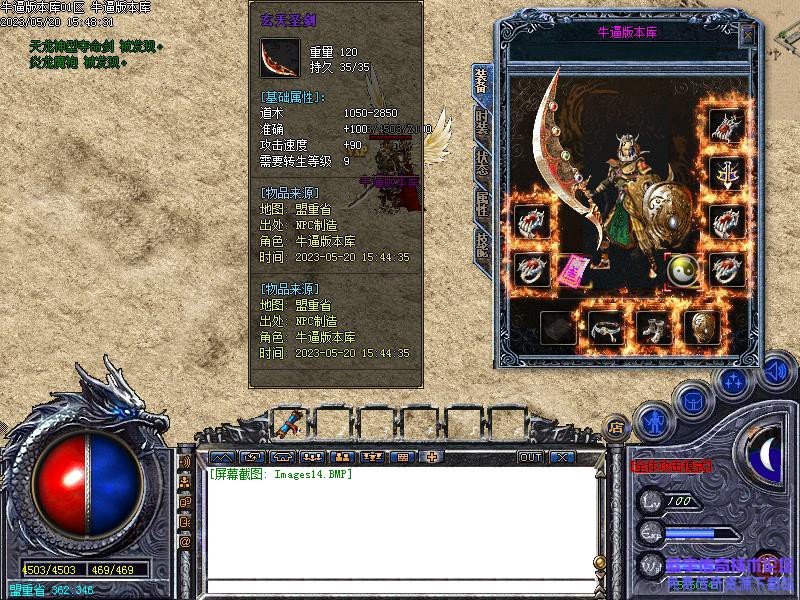
Task: Open the 状态 (status) tab
Action: [x=482, y=162]
